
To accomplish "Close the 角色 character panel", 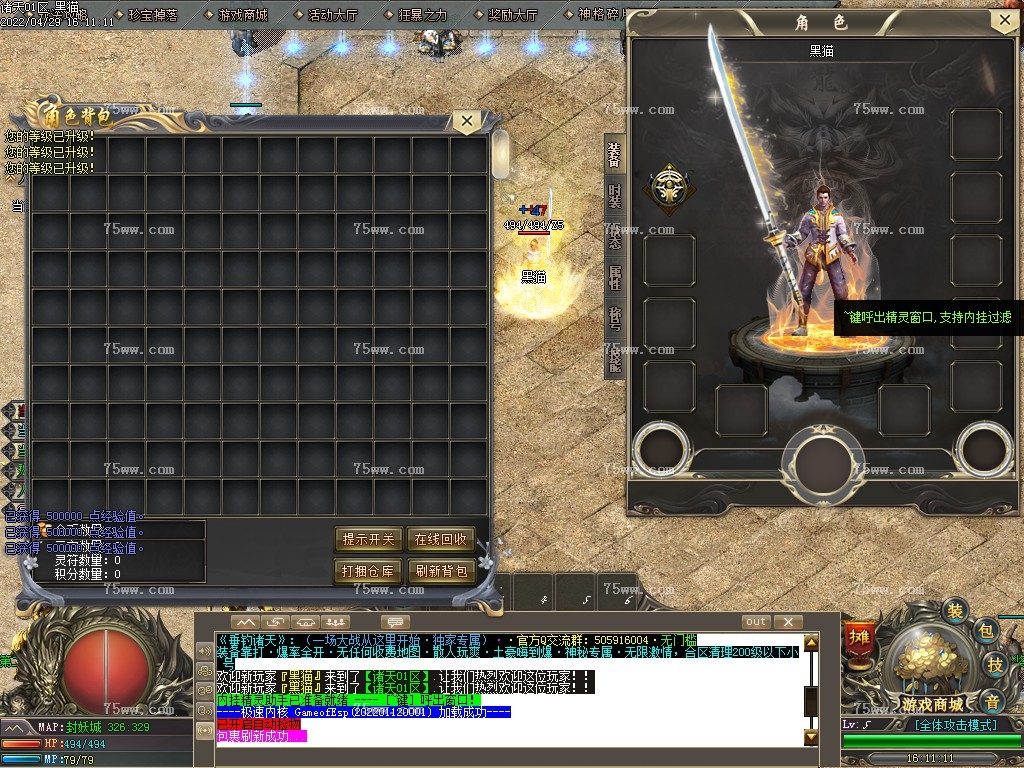I will pyautogui.click(x=1004, y=21).
